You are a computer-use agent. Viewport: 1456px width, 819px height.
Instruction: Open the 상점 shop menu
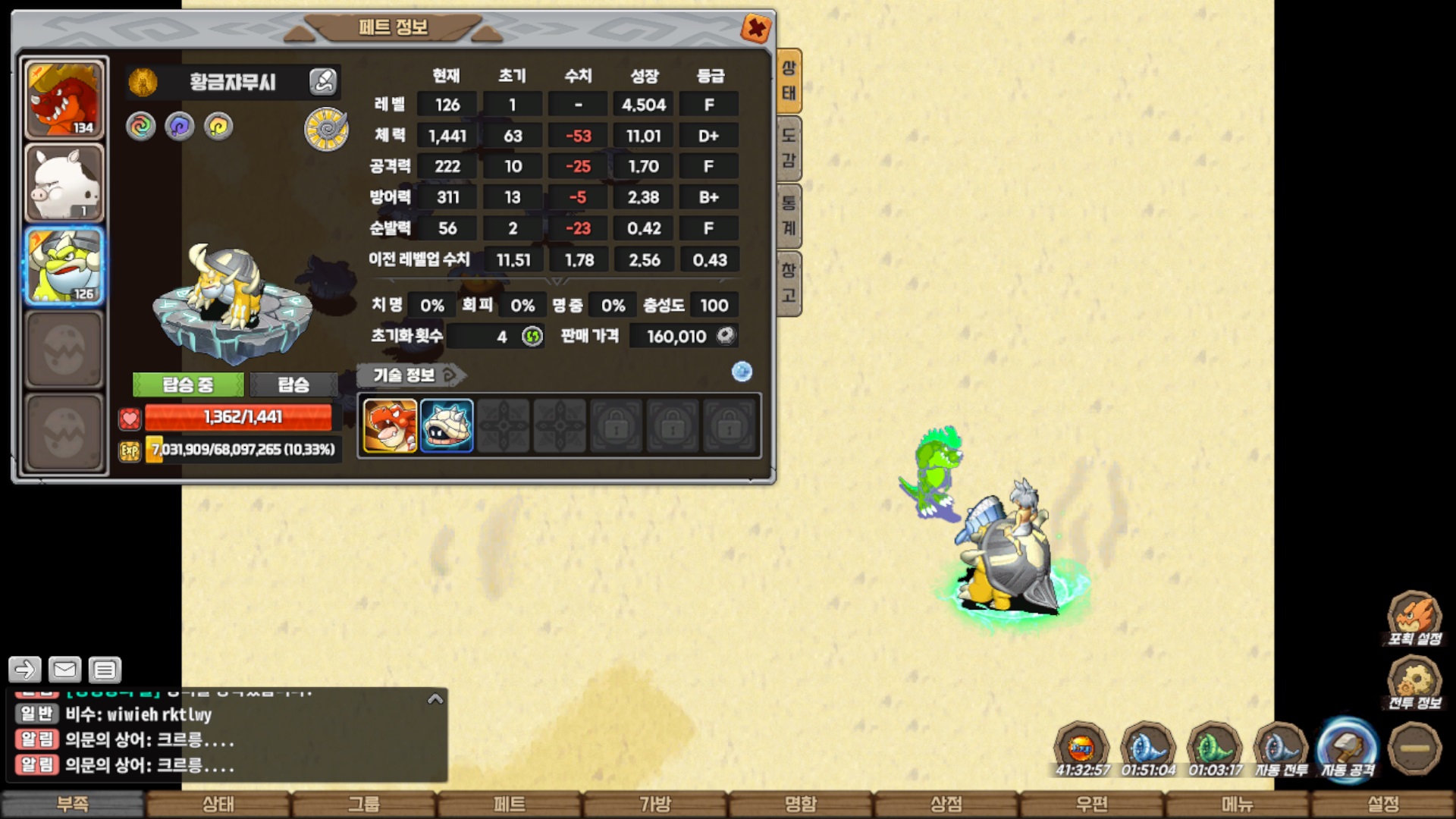[946, 804]
